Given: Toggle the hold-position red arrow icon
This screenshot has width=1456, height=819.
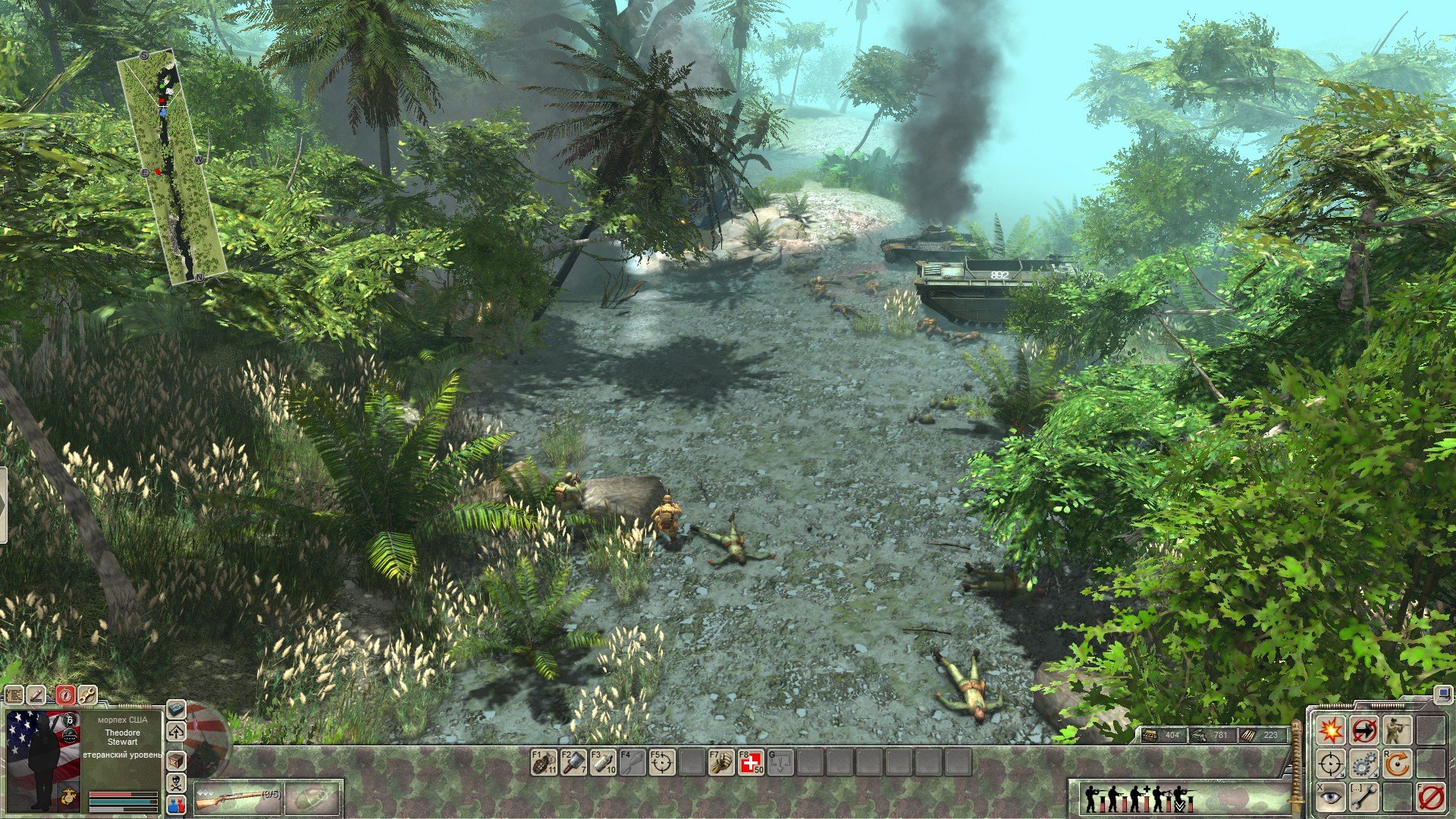Looking at the screenshot, I should click(1363, 731).
